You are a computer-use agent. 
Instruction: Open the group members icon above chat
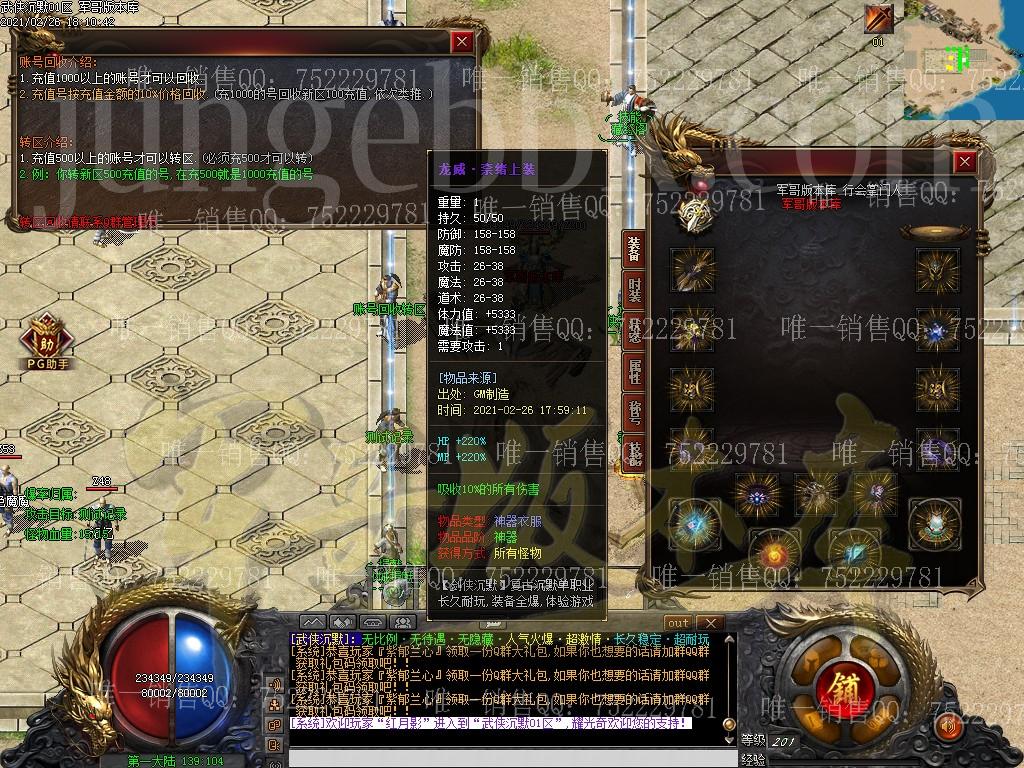tap(402, 622)
